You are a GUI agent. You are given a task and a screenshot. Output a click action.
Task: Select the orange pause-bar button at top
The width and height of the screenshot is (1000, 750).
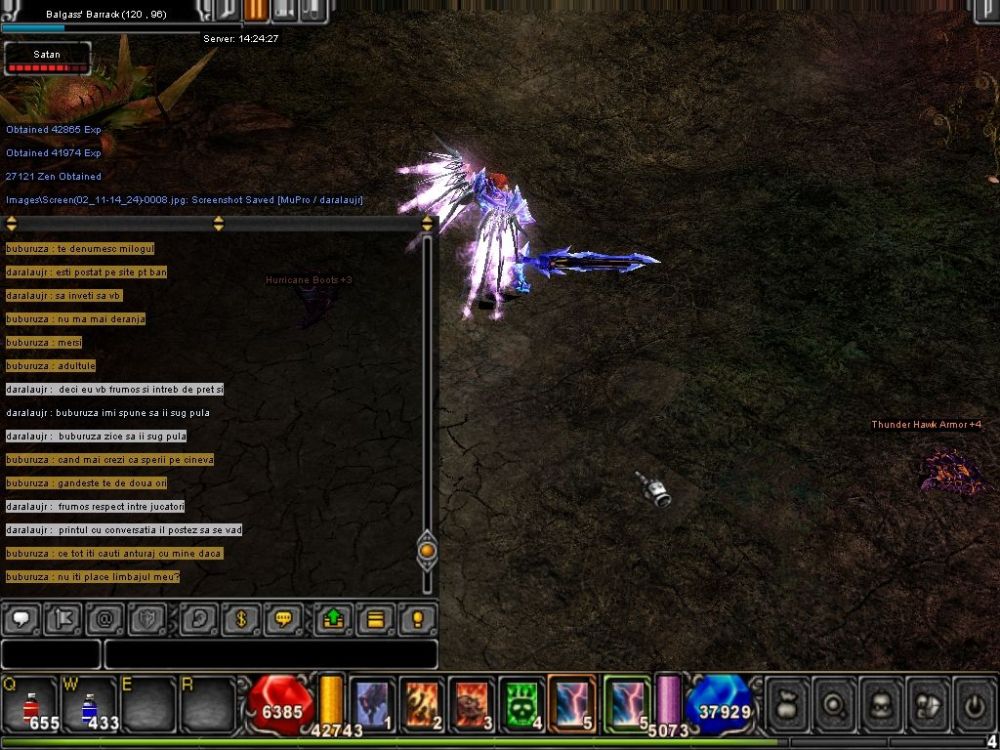256,9
